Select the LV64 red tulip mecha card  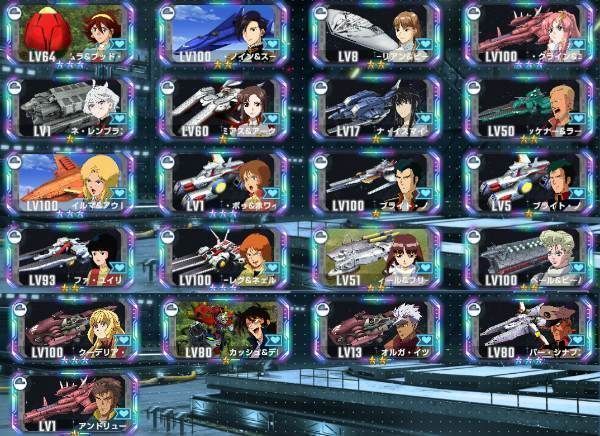[x=71, y=33]
